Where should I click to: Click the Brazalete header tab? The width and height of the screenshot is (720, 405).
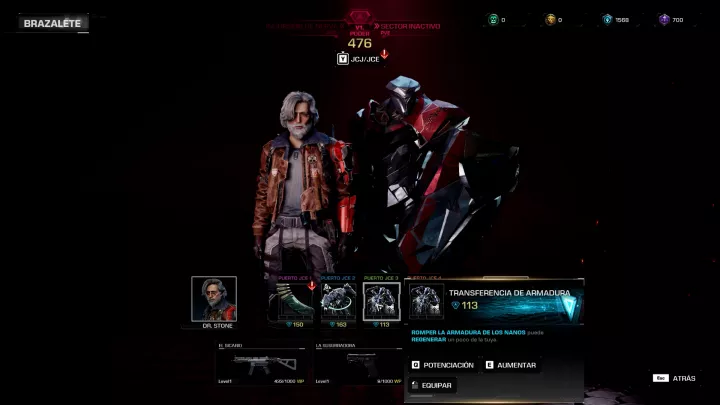[x=51, y=22]
